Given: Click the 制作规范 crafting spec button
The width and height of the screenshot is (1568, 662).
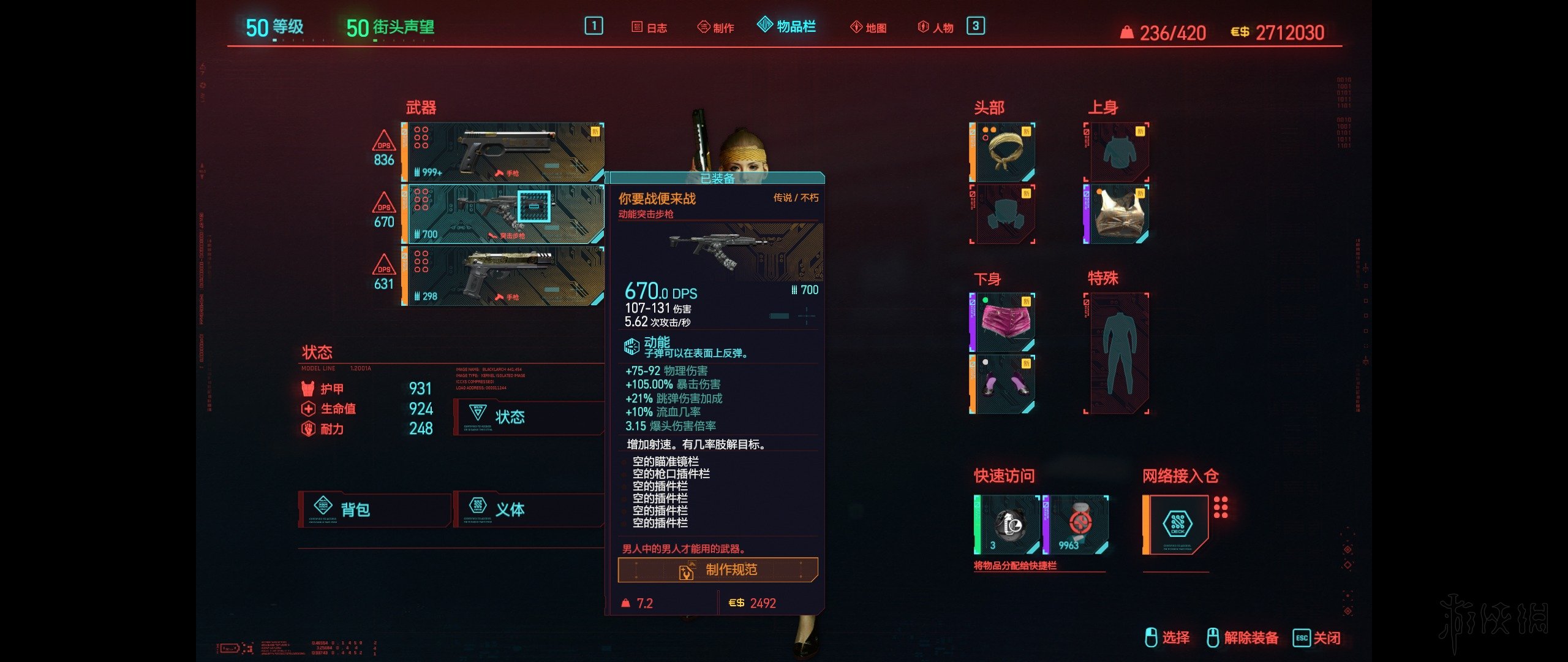Looking at the screenshot, I should tap(718, 569).
